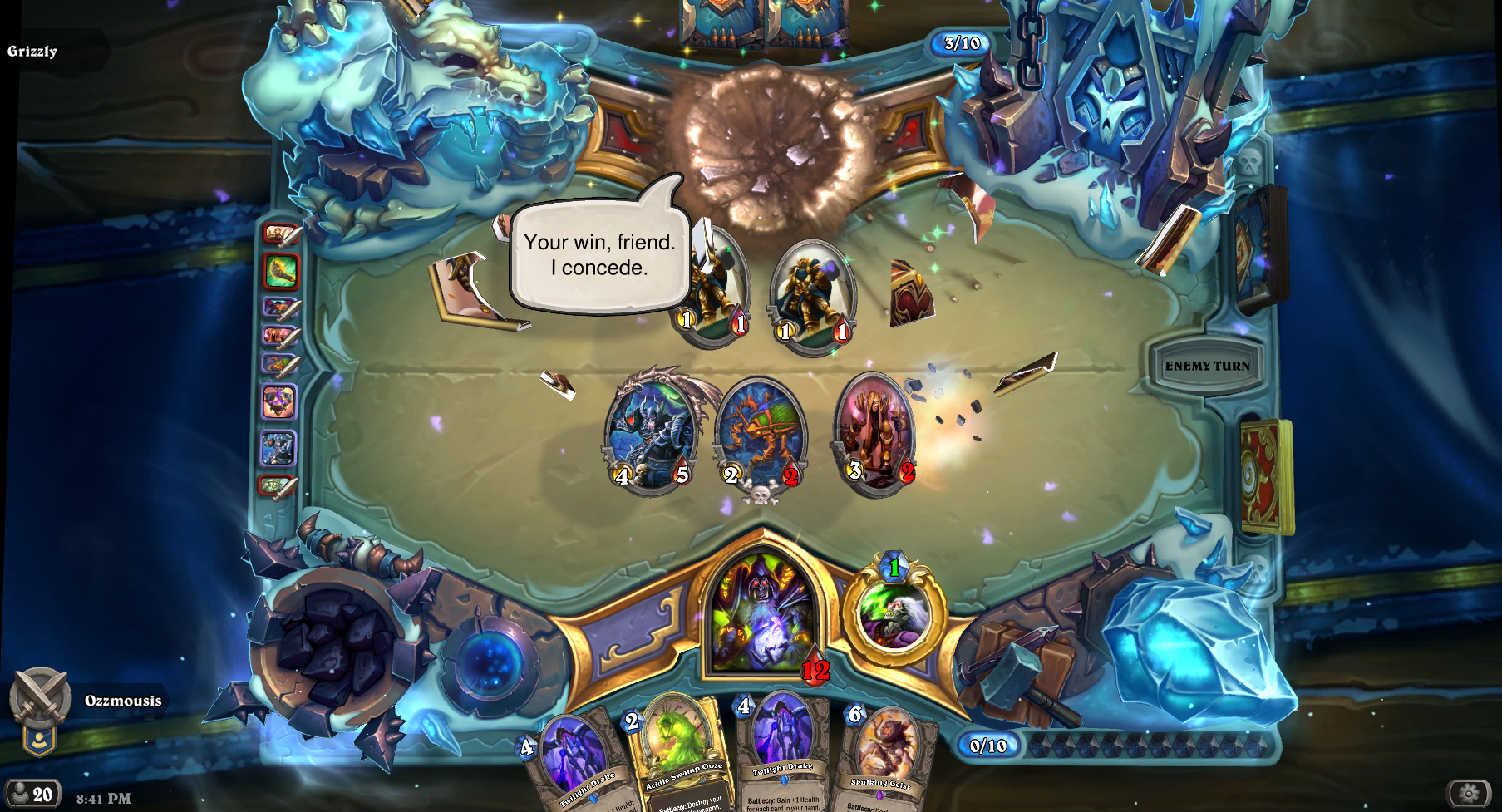Select Acidic Swamp Ooze card in hand
The height and width of the screenshot is (812, 1502).
click(678, 752)
